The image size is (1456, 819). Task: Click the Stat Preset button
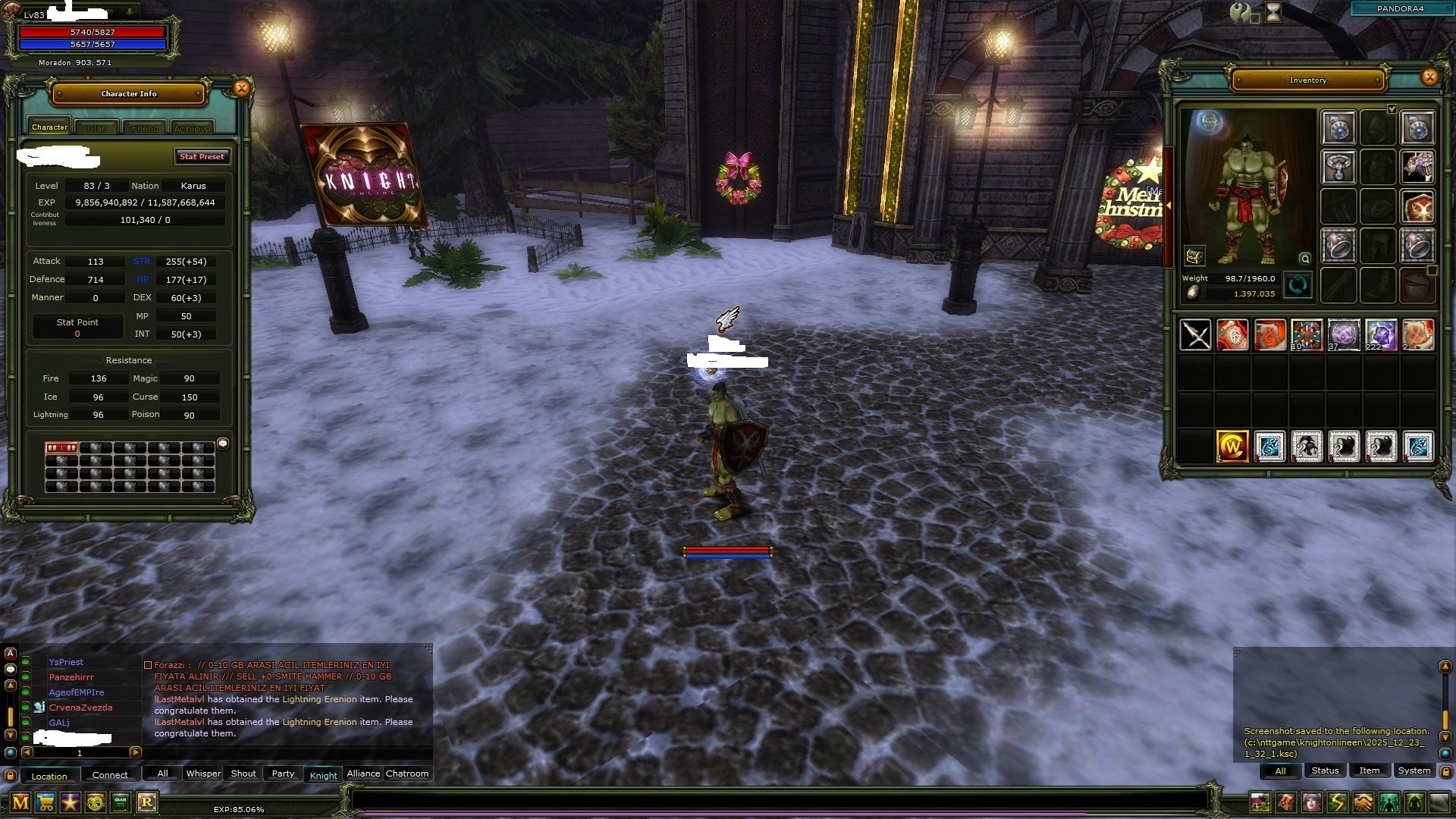[x=202, y=156]
